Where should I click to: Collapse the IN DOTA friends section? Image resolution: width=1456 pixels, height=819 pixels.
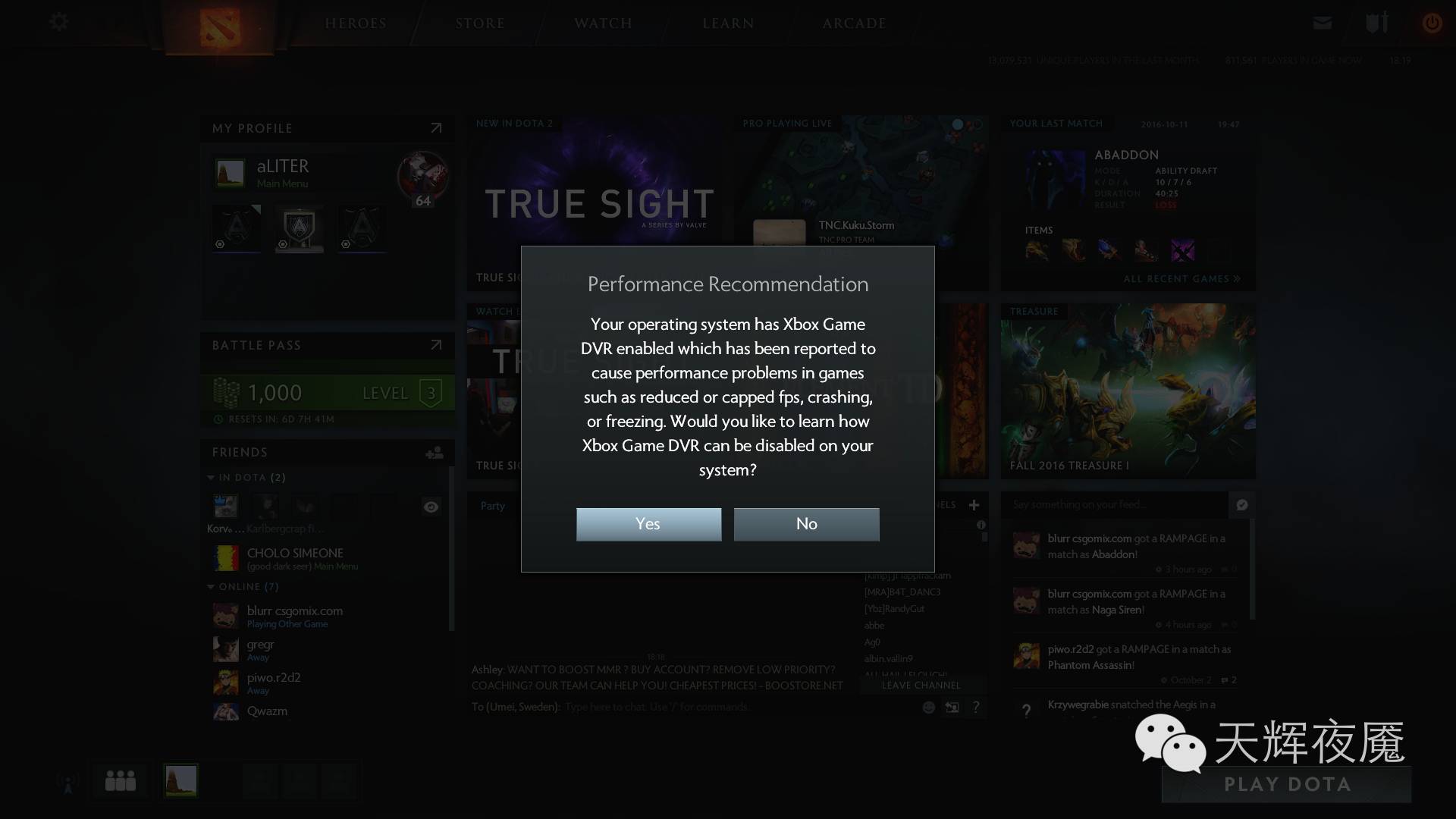(210, 478)
